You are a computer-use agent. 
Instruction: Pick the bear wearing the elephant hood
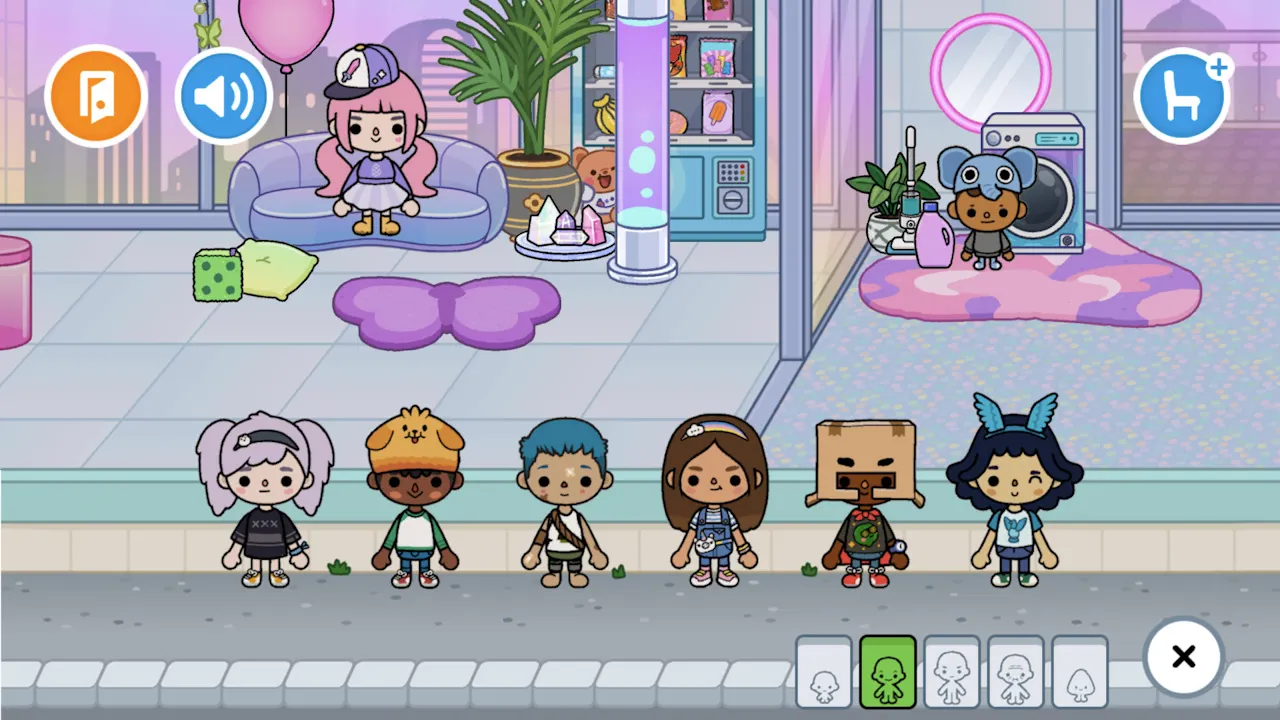pos(985,210)
